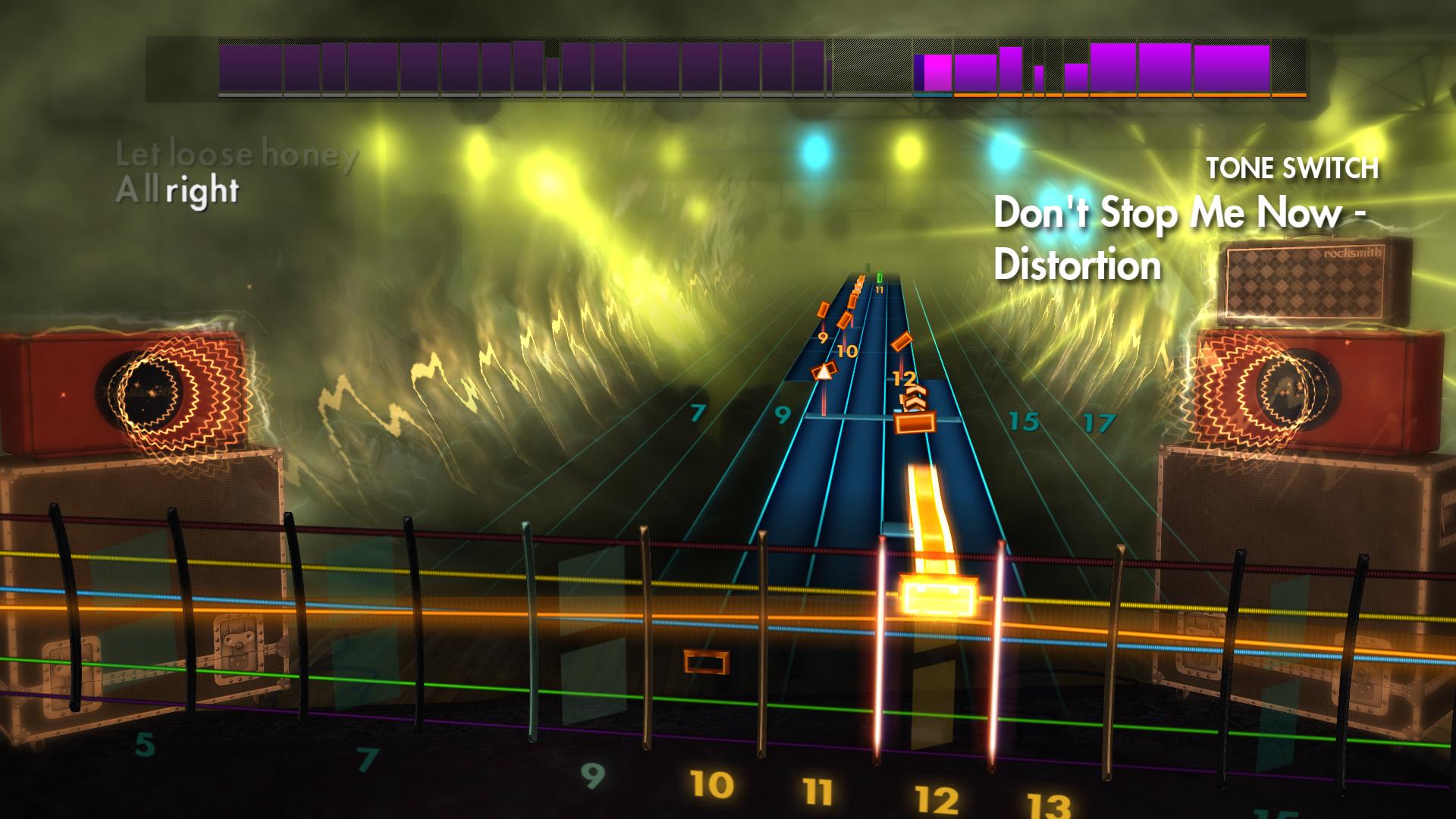Expand the brightest magenta section of the progress bar
This screenshot has width=1456, height=819.
(937, 70)
